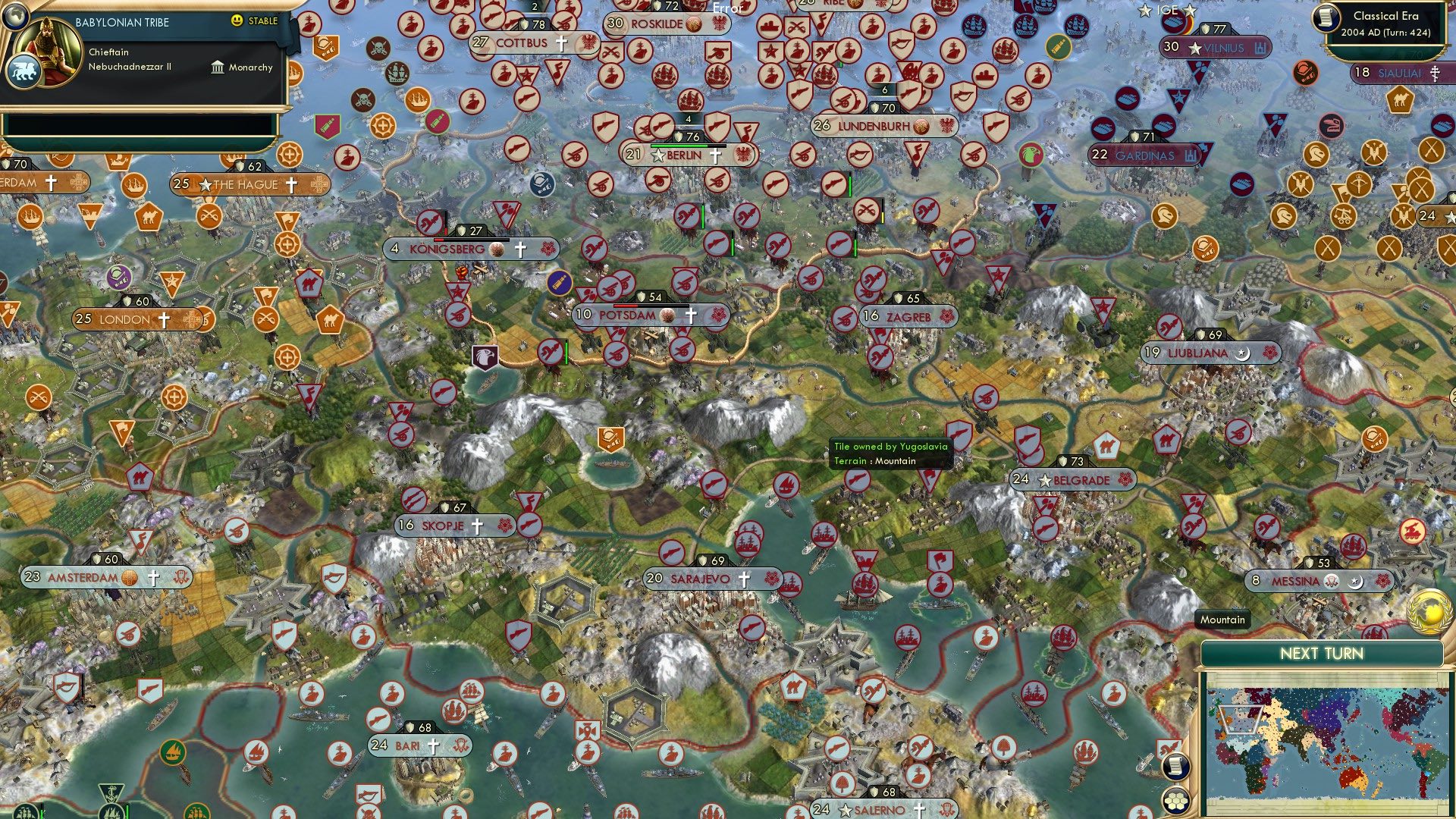The height and width of the screenshot is (819, 1456).
Task: Click the STABLE smiley stability indicator
Action: (237, 22)
